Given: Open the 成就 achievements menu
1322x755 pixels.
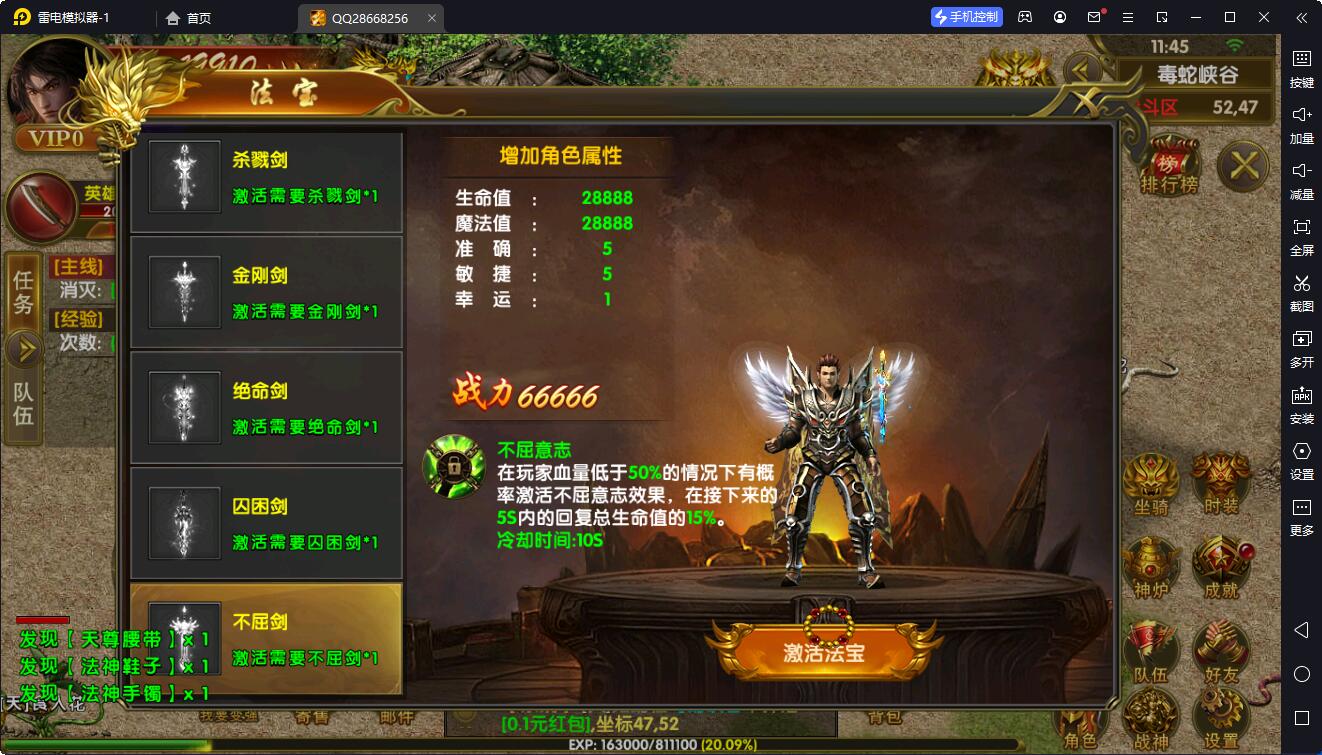Looking at the screenshot, I should point(1221,567).
